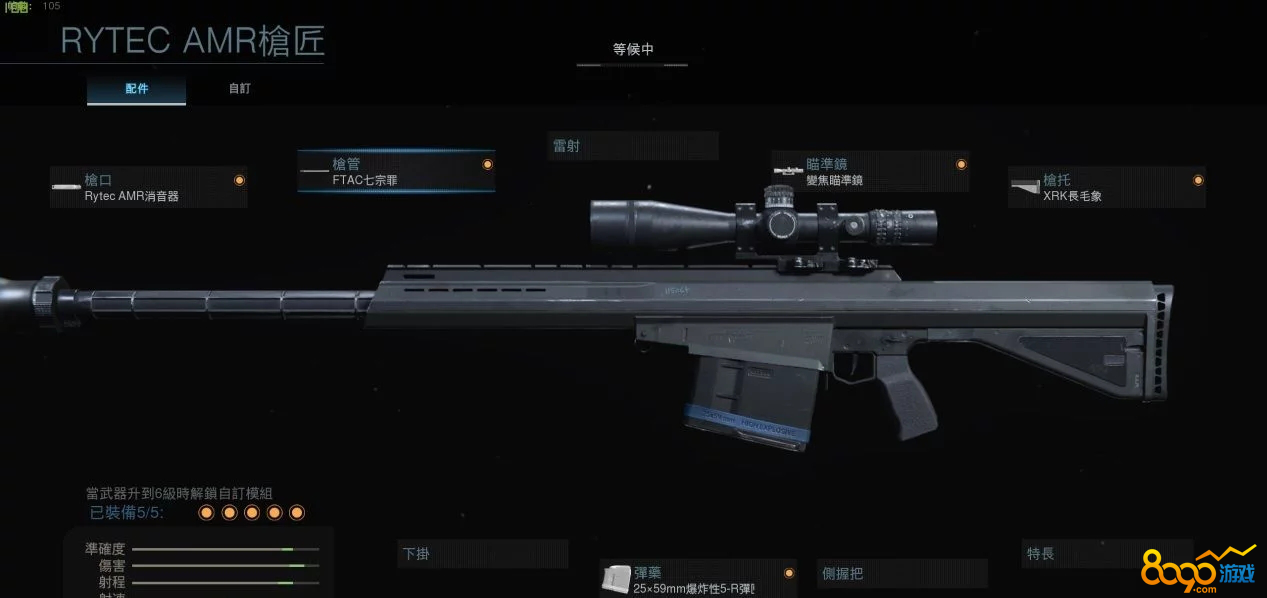Open the 槍托 stock slot with XRK長毛象

(x=1106, y=187)
